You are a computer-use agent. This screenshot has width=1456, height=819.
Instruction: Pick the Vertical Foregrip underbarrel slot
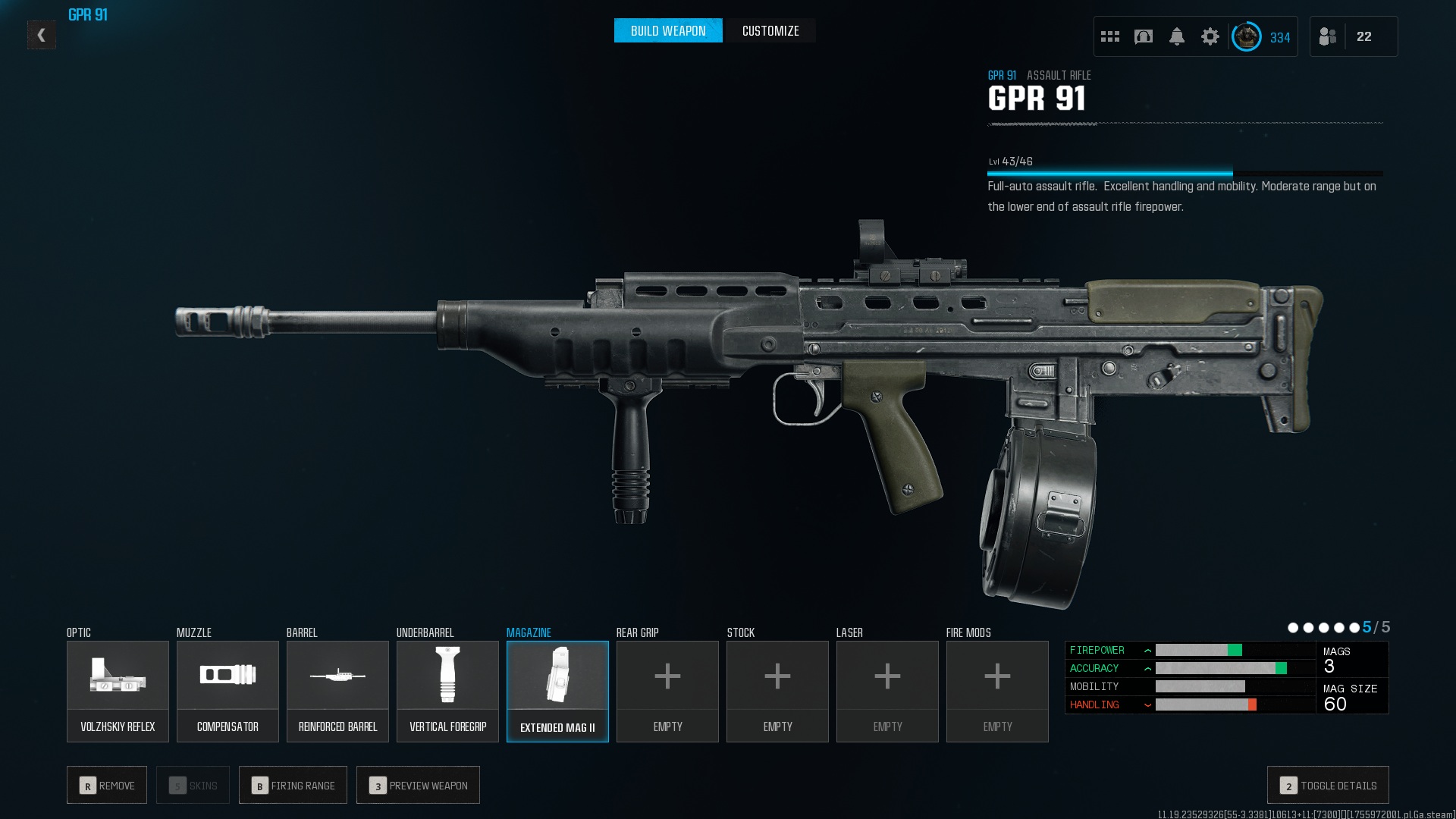tap(447, 691)
